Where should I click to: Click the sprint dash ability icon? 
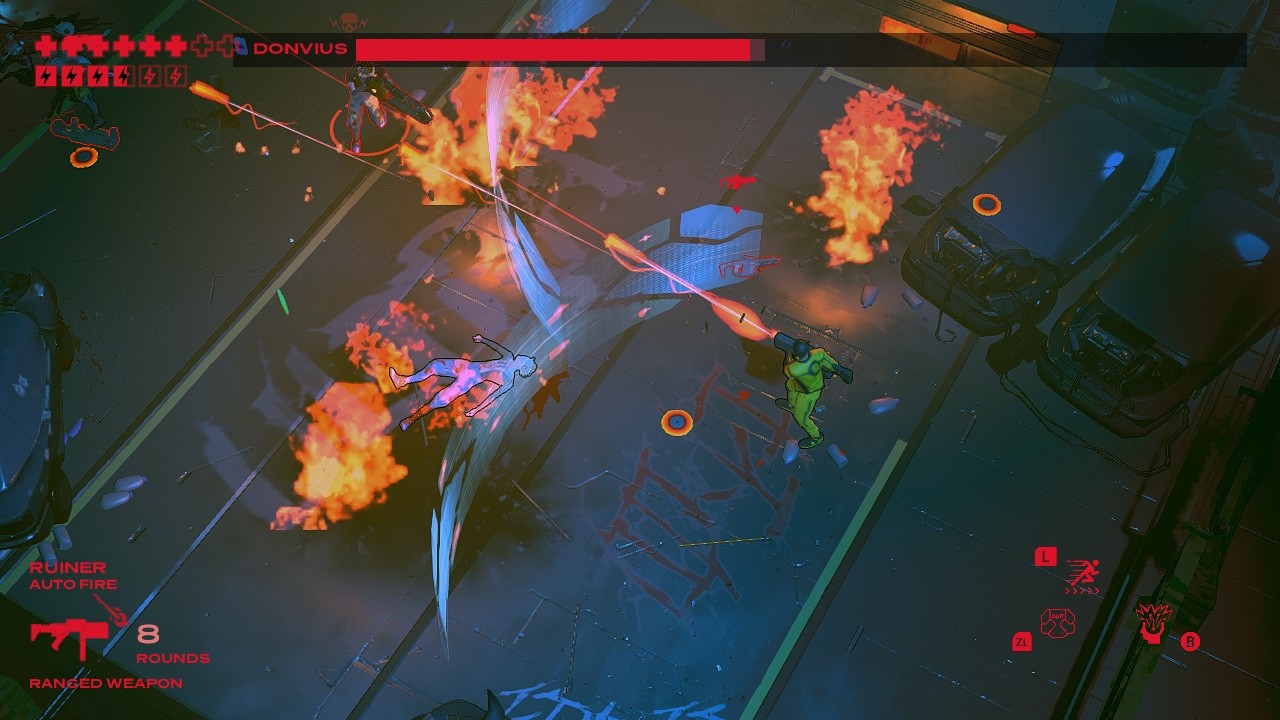tap(1086, 572)
